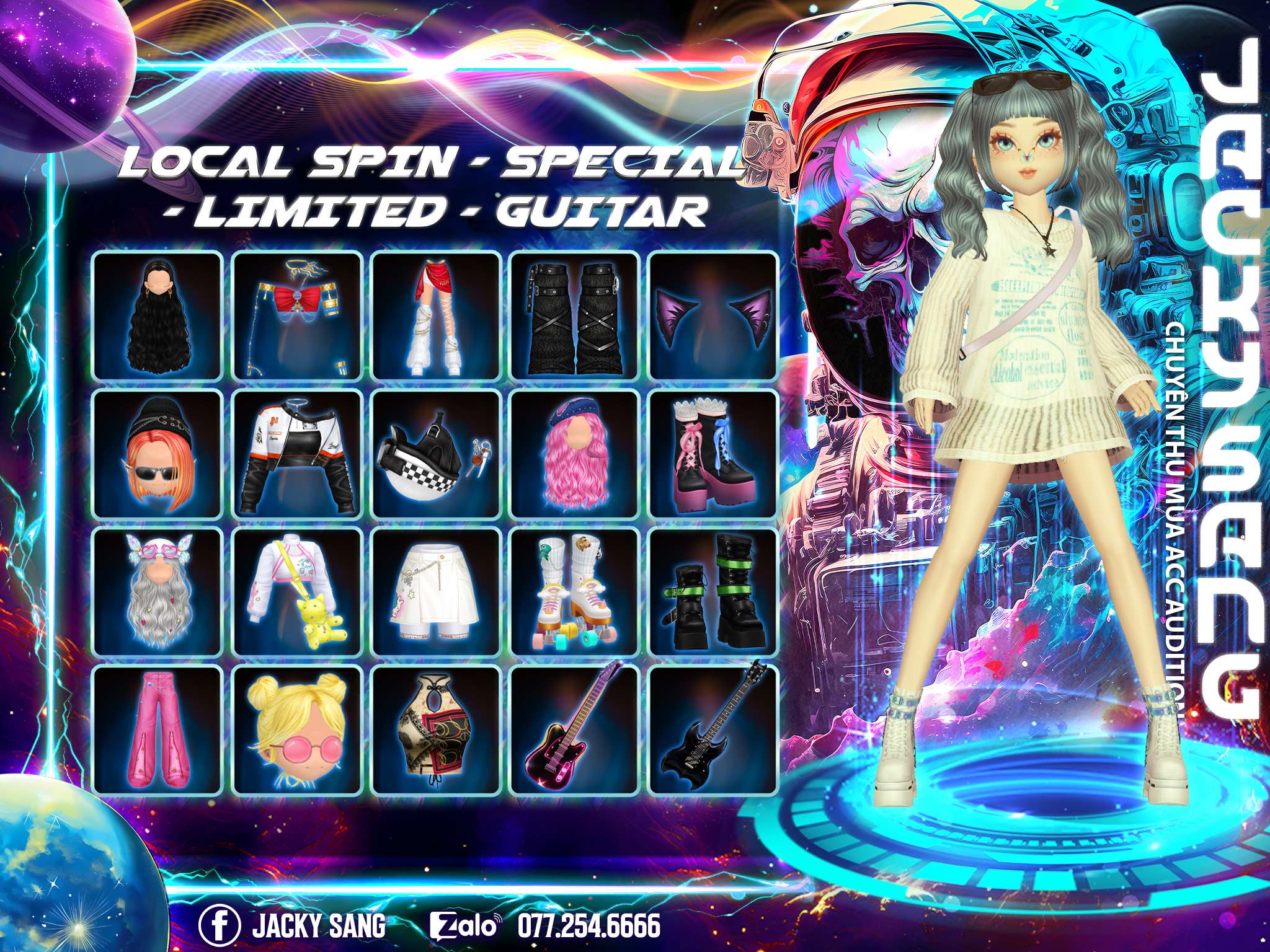Select the purple cat ears accessory
Viewport: 1270px width, 952px height.
pyautogui.click(x=713, y=316)
